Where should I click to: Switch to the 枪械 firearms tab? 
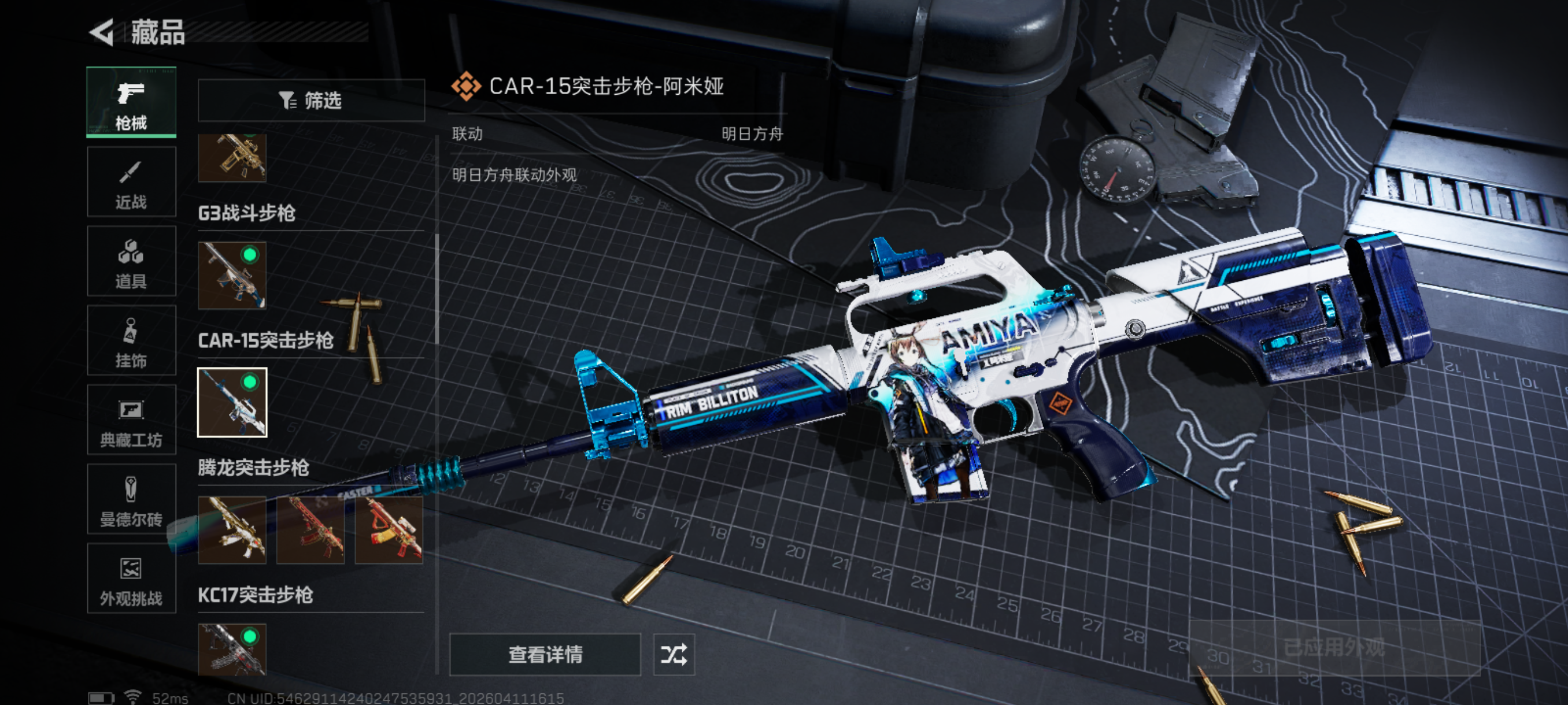click(x=131, y=102)
